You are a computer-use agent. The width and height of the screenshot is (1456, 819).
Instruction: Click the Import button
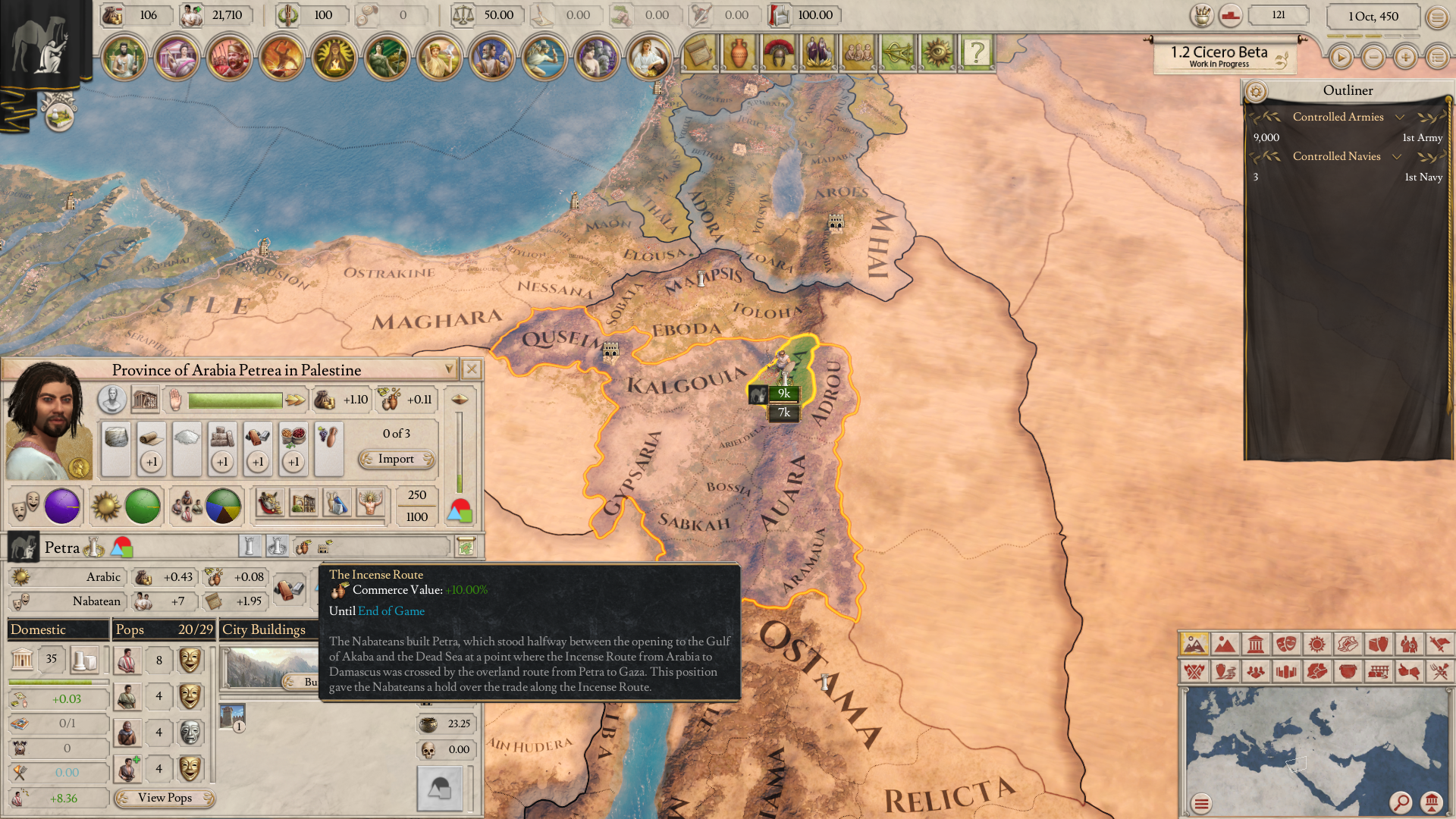tap(396, 459)
